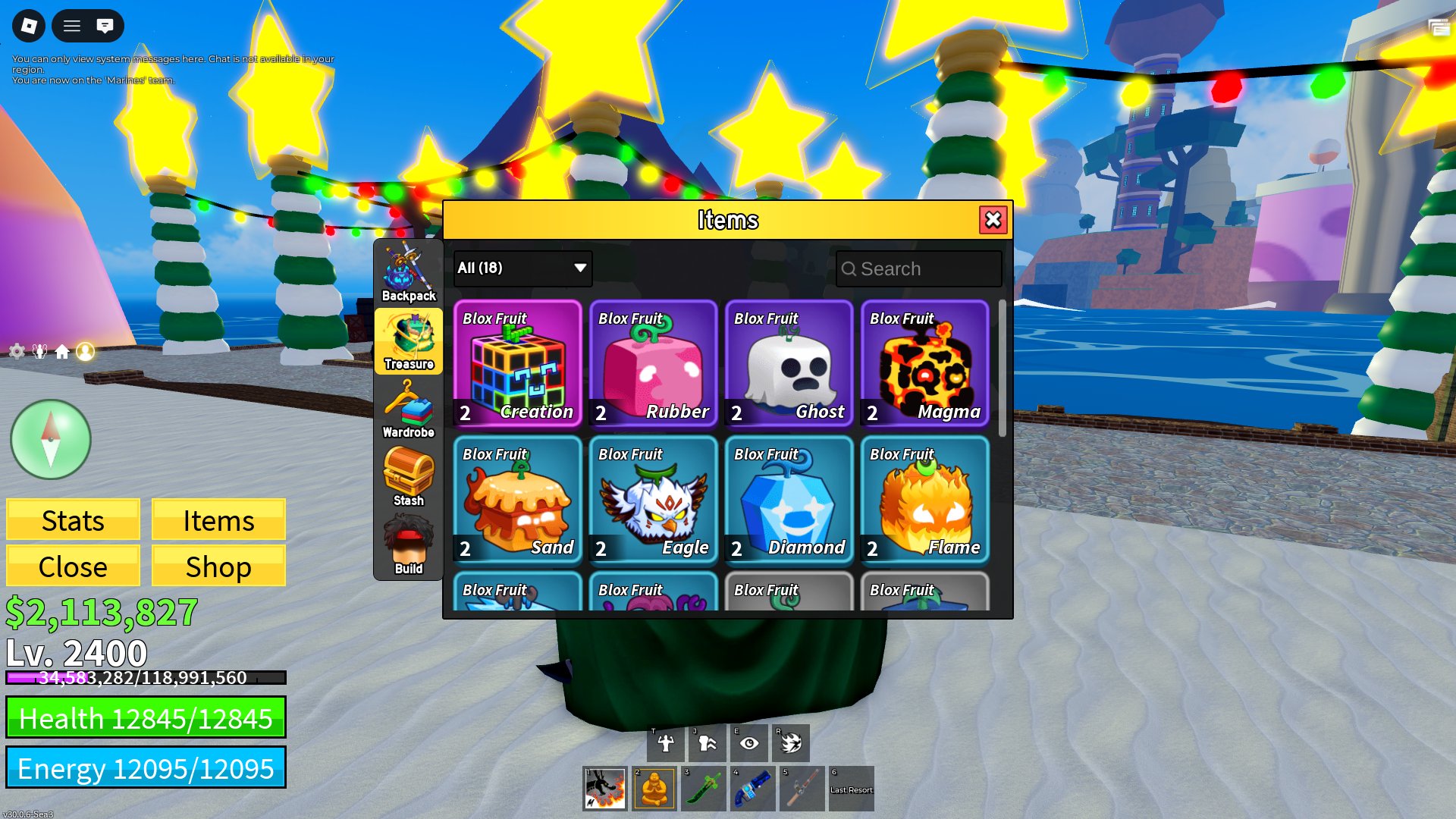This screenshot has width=1456, height=819.
Task: Click the green Health bar
Action: (x=146, y=718)
